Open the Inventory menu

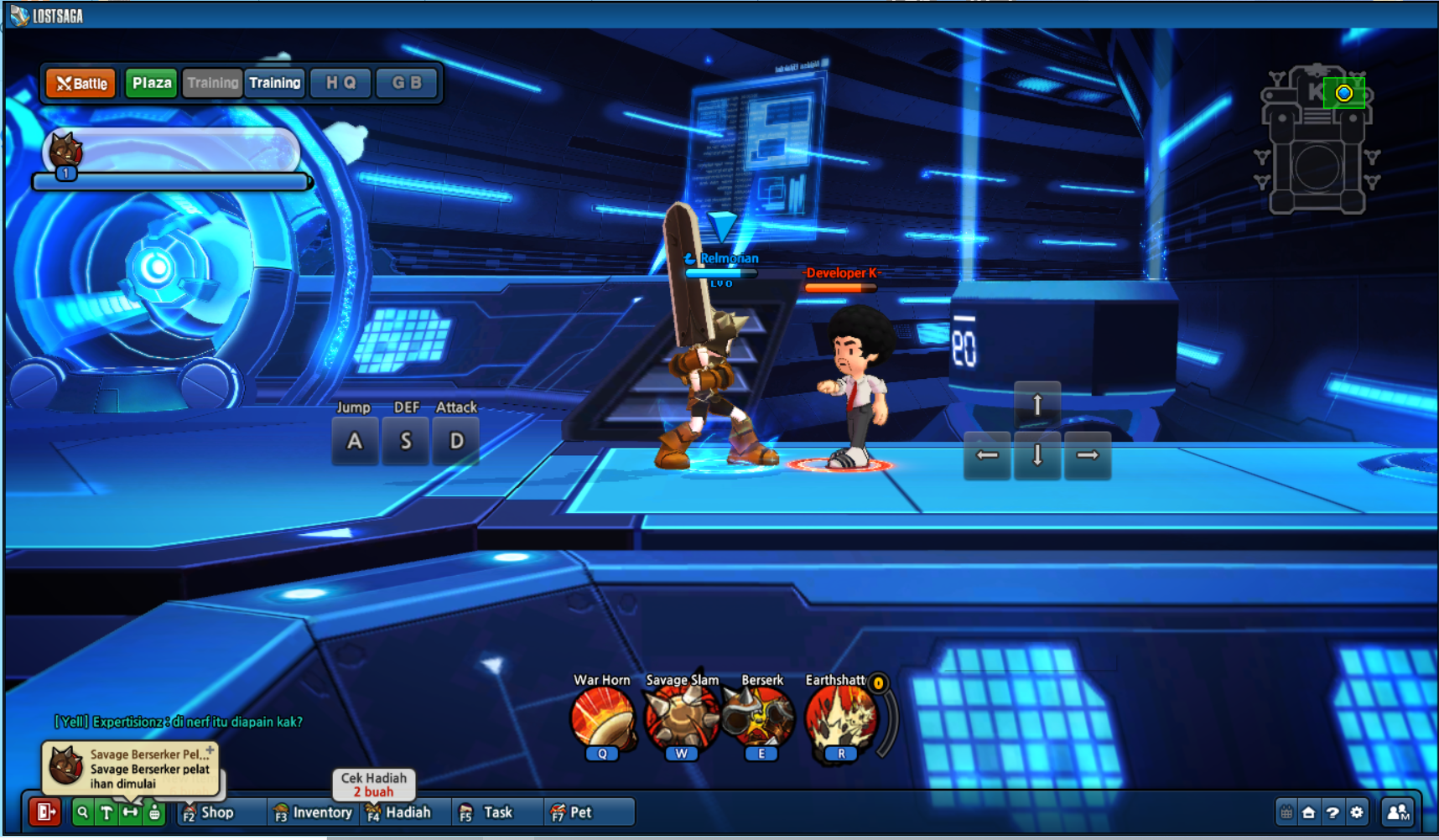314,811
